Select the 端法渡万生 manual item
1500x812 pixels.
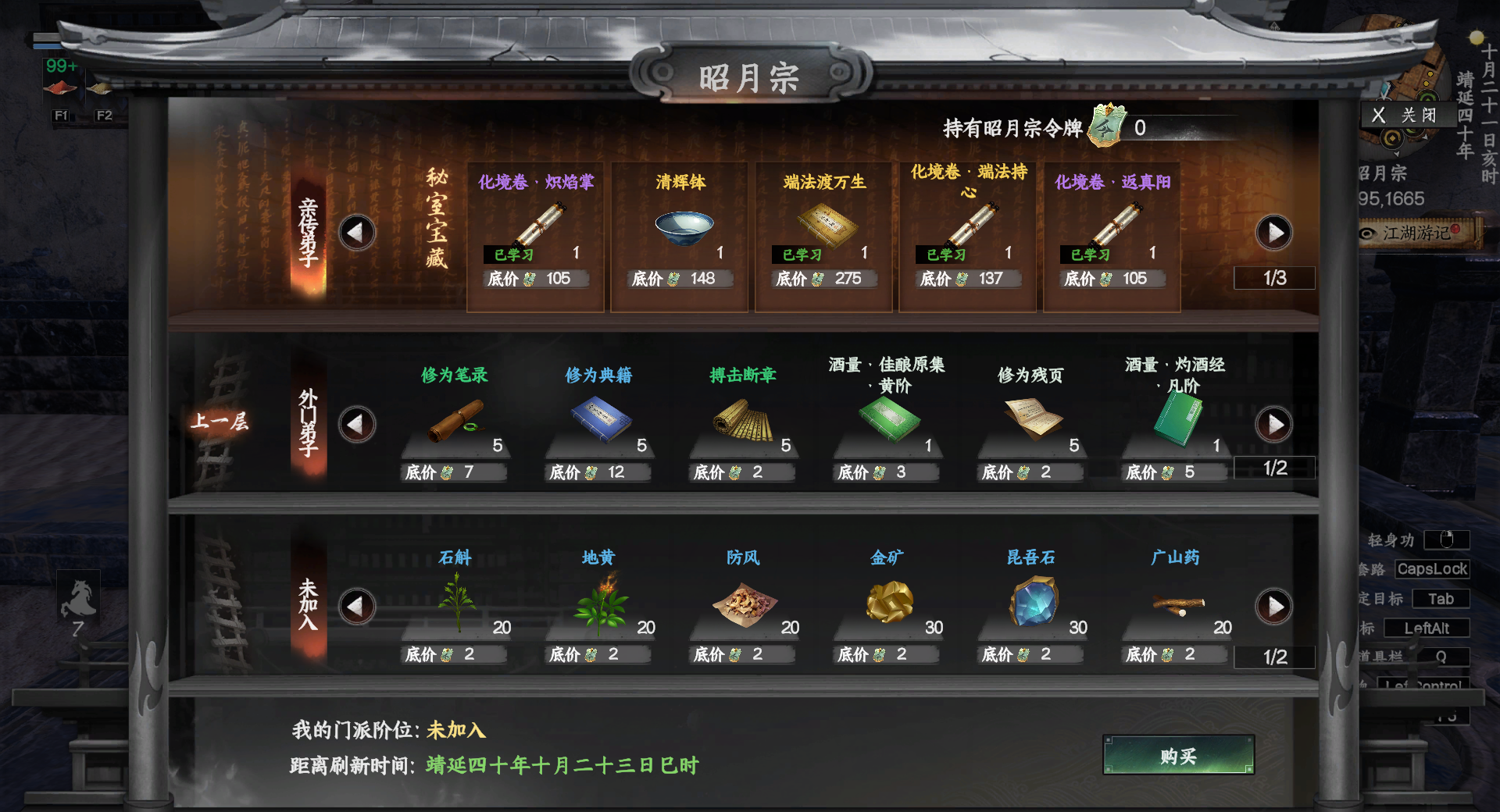pyautogui.click(x=823, y=226)
